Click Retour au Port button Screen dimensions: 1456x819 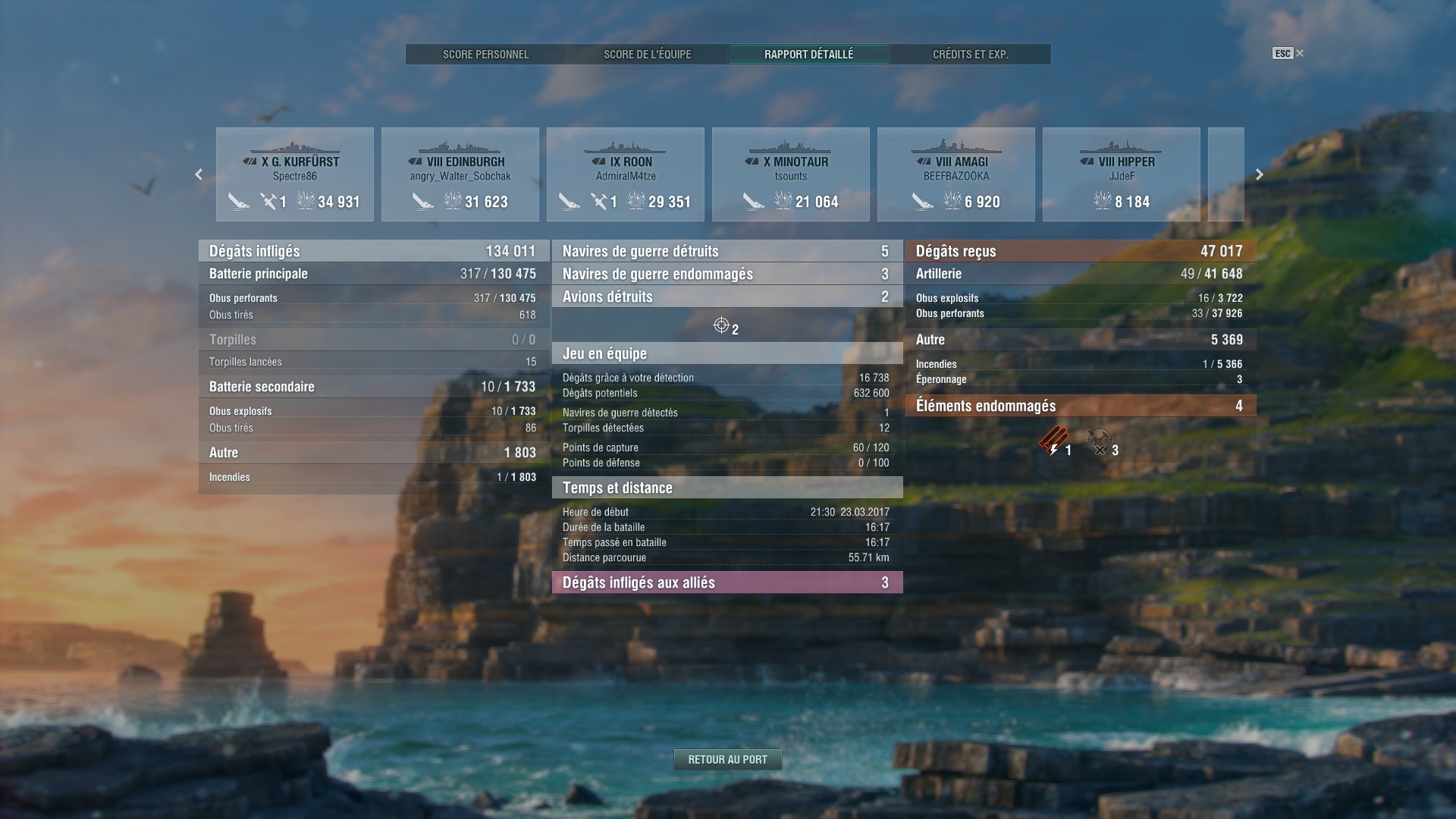(727, 759)
